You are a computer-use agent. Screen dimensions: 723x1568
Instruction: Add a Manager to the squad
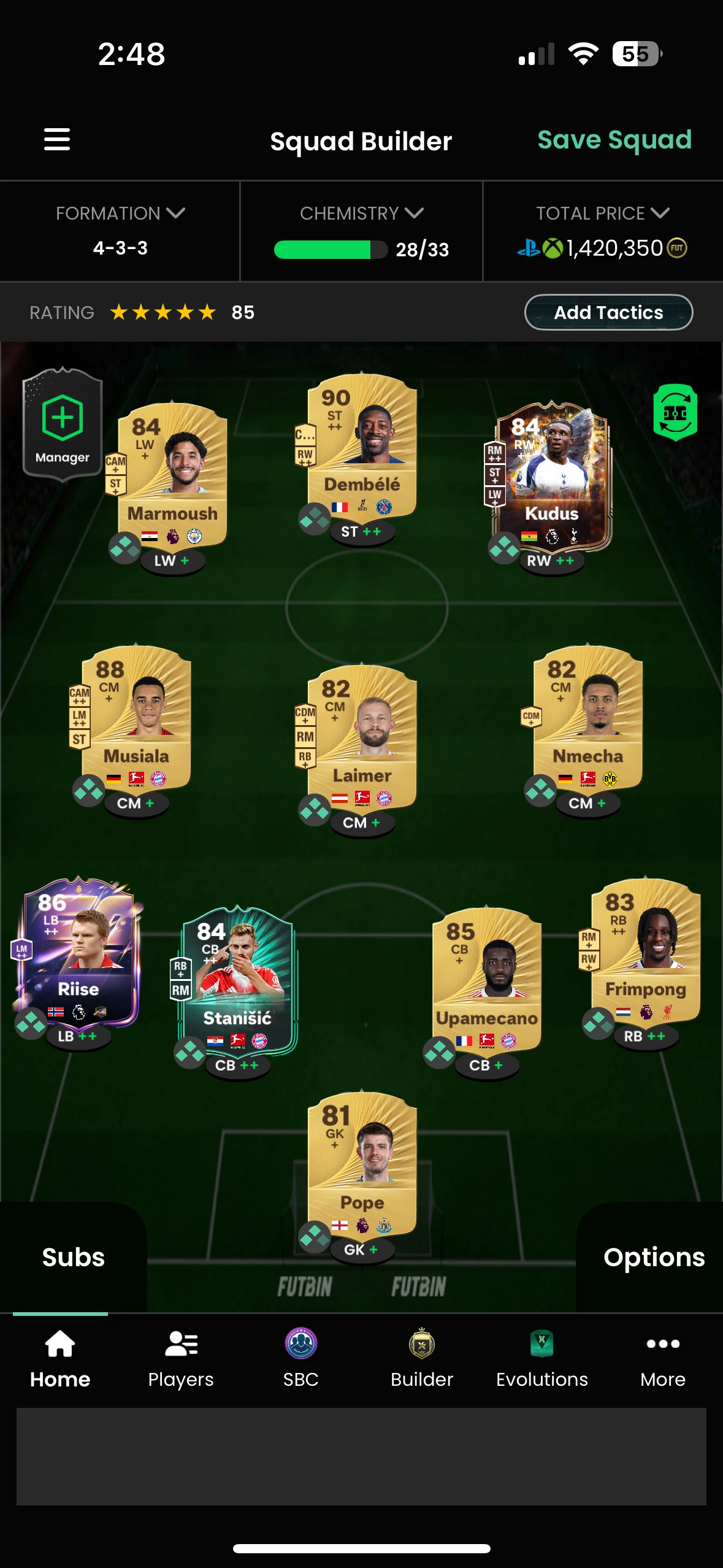click(x=63, y=423)
